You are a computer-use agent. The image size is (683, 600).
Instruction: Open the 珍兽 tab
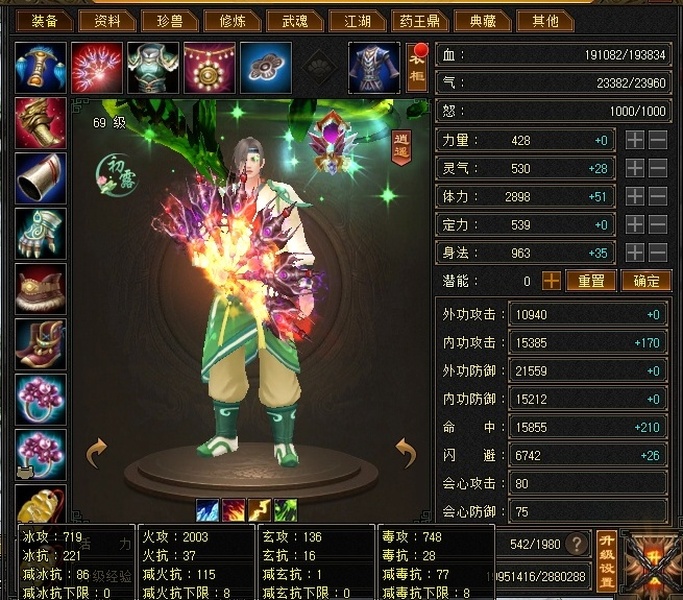(169, 20)
